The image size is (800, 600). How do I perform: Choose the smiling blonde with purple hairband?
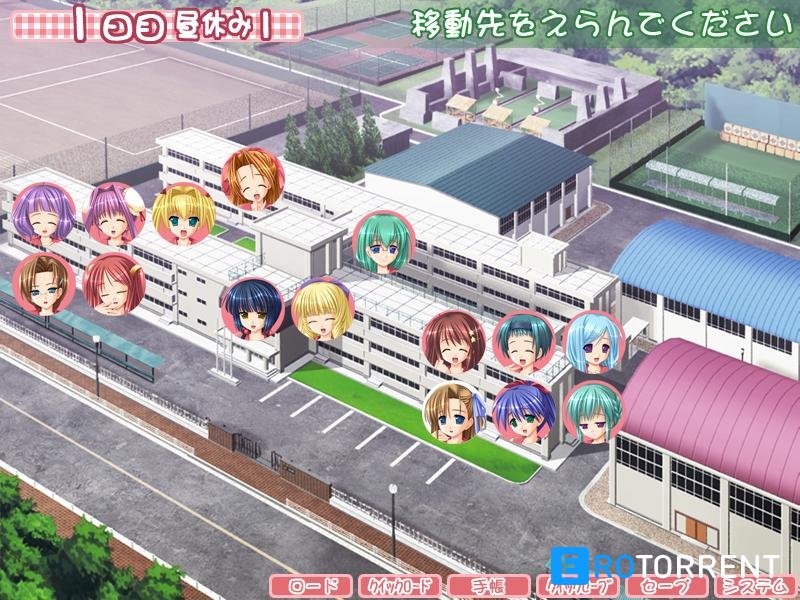tap(322, 309)
